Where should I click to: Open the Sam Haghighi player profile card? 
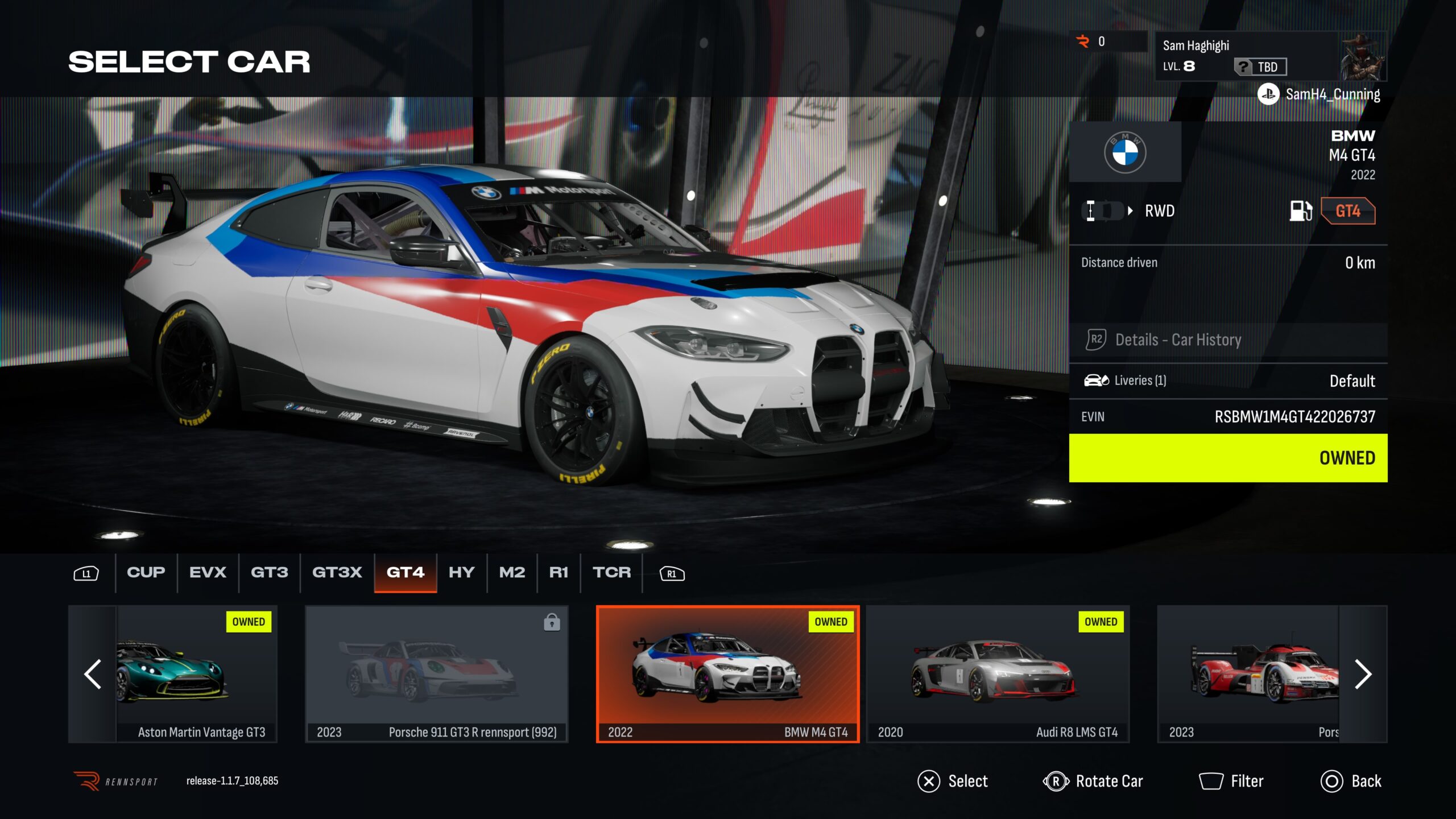1271,56
